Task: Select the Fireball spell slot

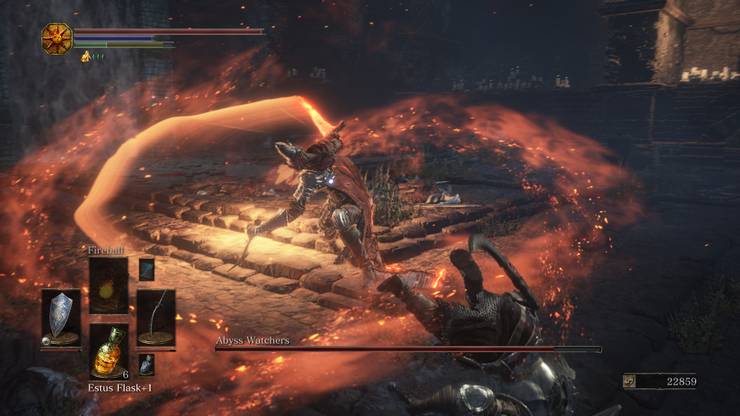Action: point(108,285)
